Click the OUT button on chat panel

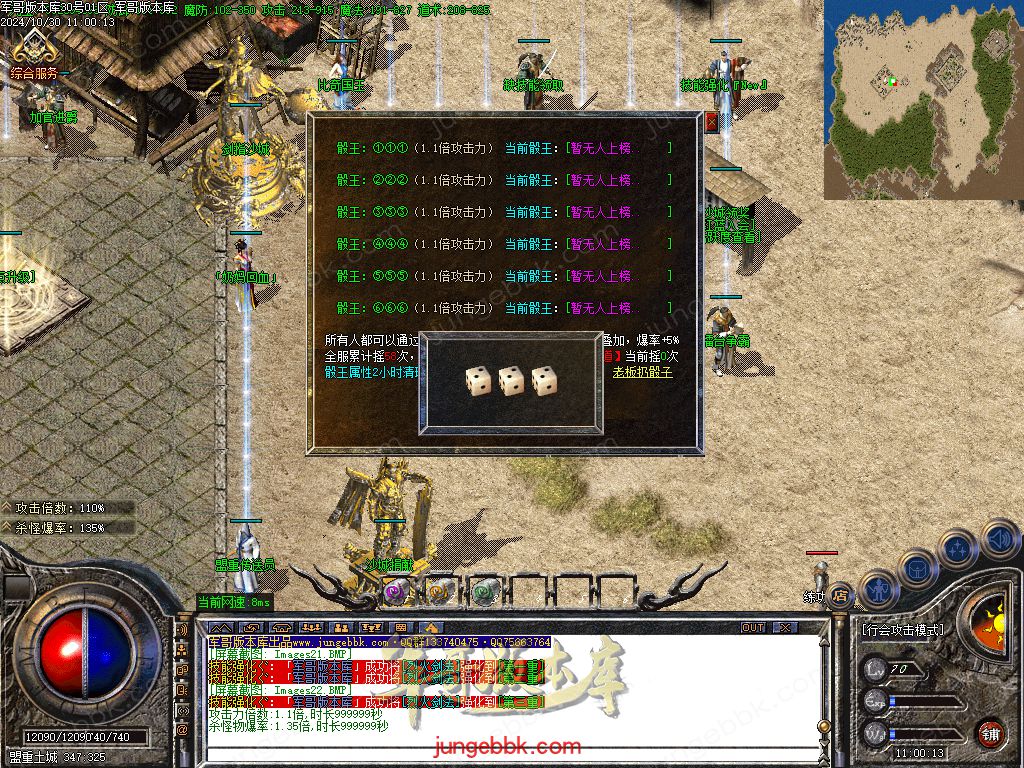[753, 627]
